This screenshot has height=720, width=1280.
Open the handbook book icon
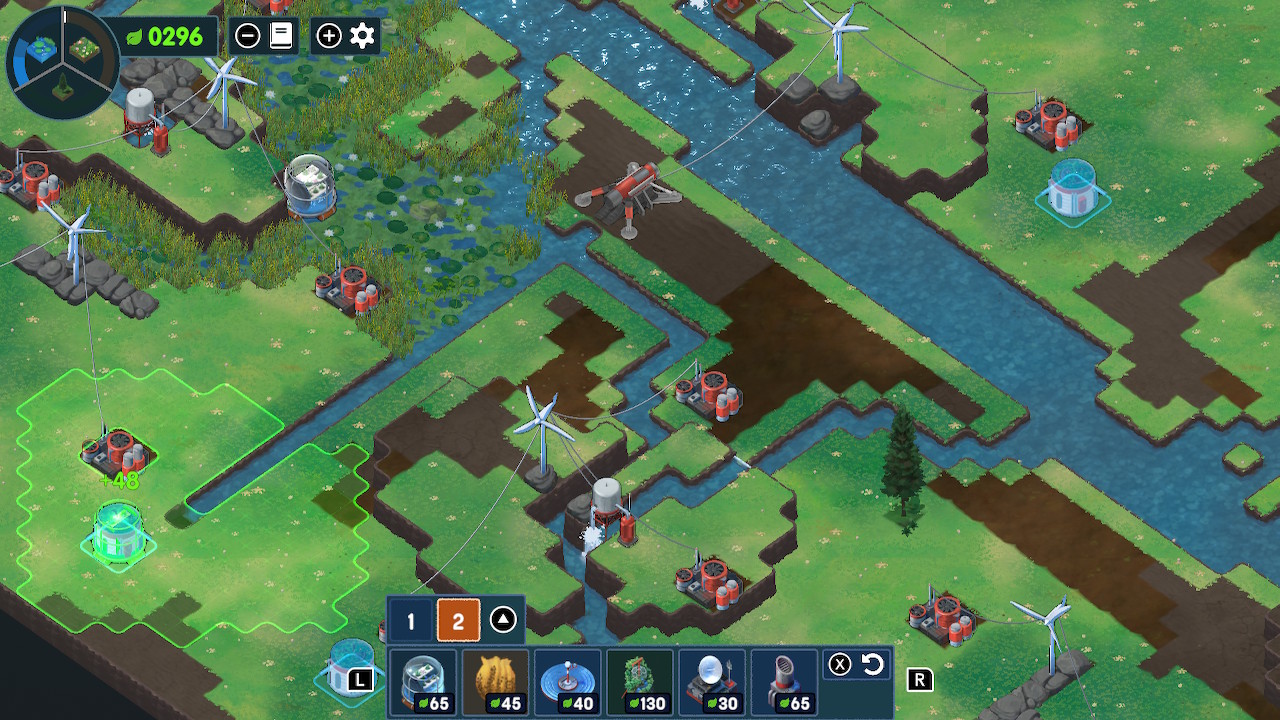point(281,37)
